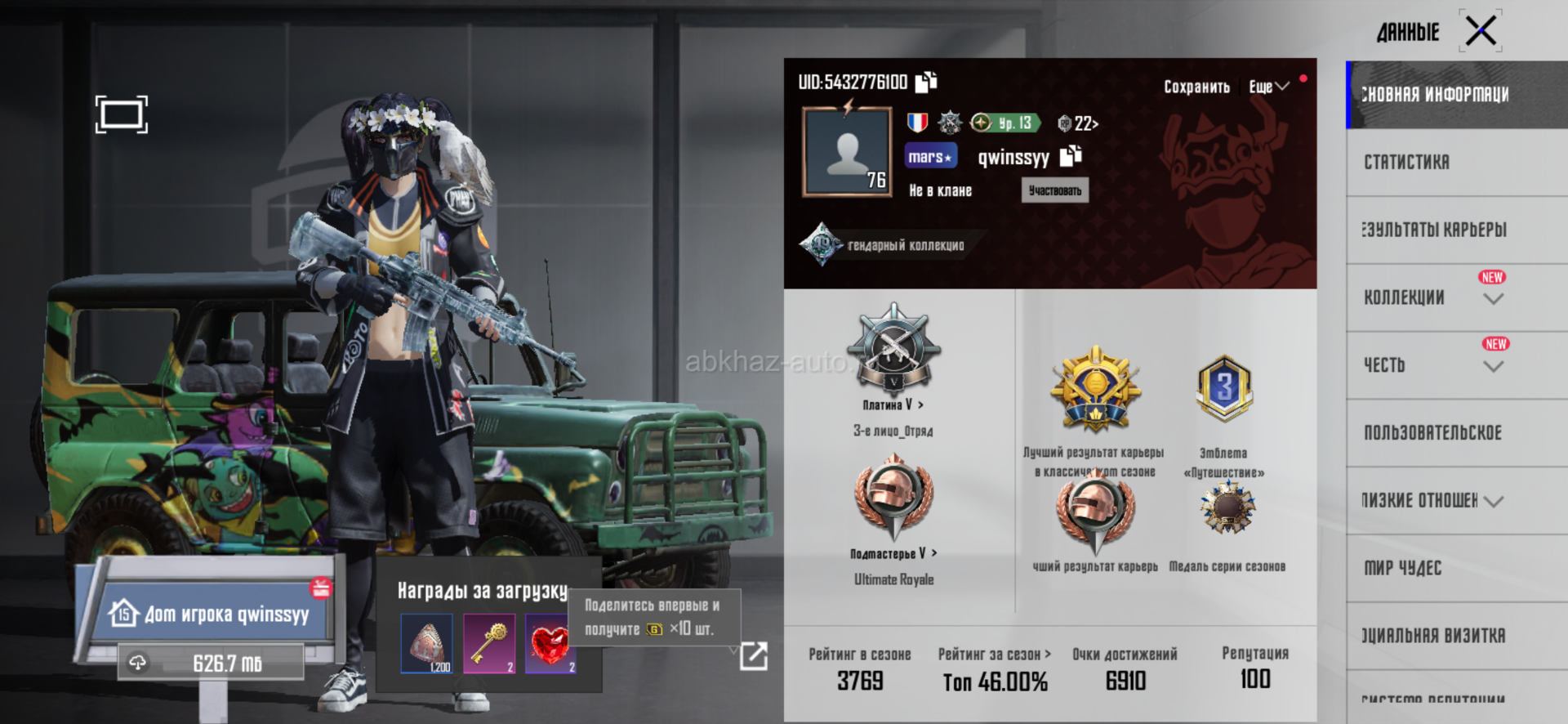1568x724 pixels.
Task: Toggle fullscreen character view
Action: [x=122, y=114]
